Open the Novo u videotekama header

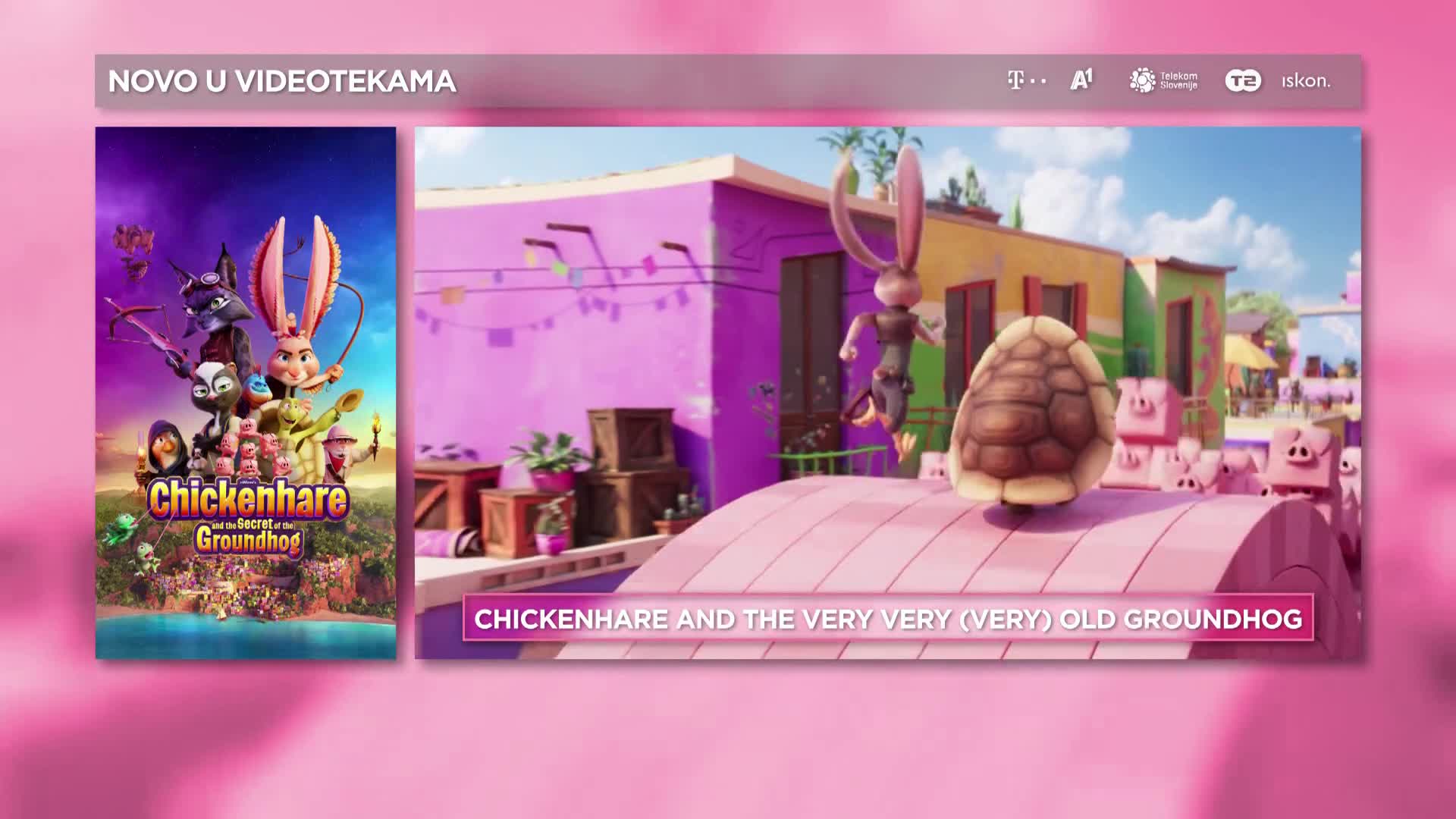coord(282,81)
